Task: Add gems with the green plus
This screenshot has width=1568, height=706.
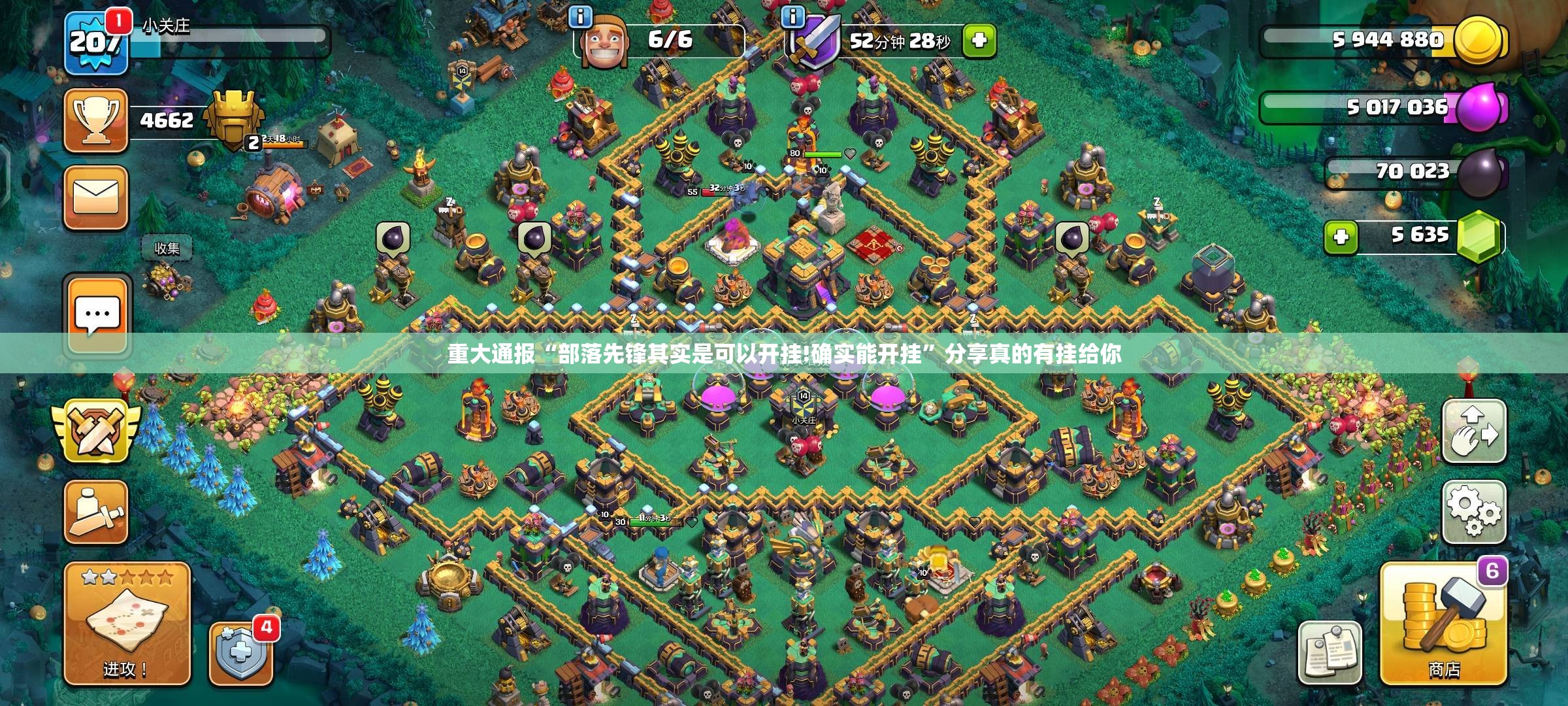Action: (x=1341, y=237)
